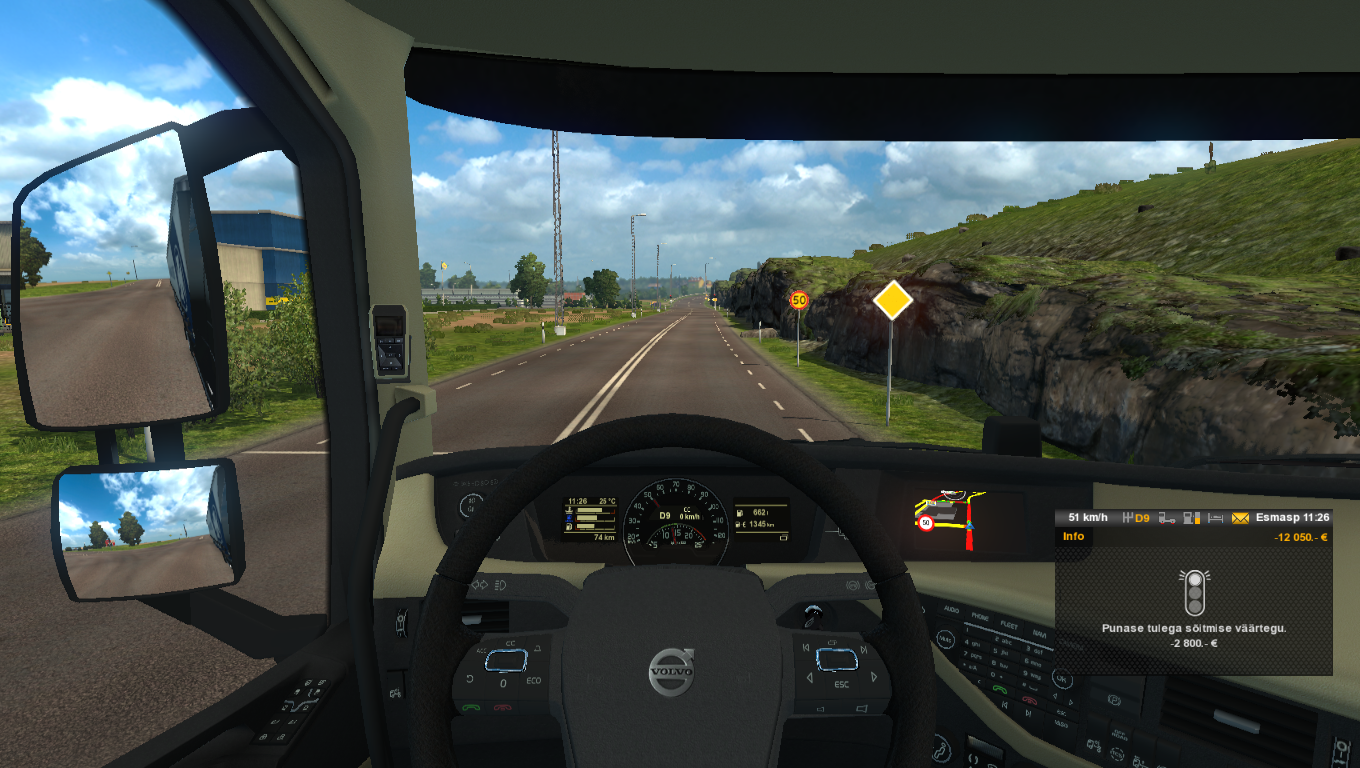Image resolution: width=1360 pixels, height=768 pixels.
Task: Open the Info tab in route advisor
Action: tap(1073, 537)
